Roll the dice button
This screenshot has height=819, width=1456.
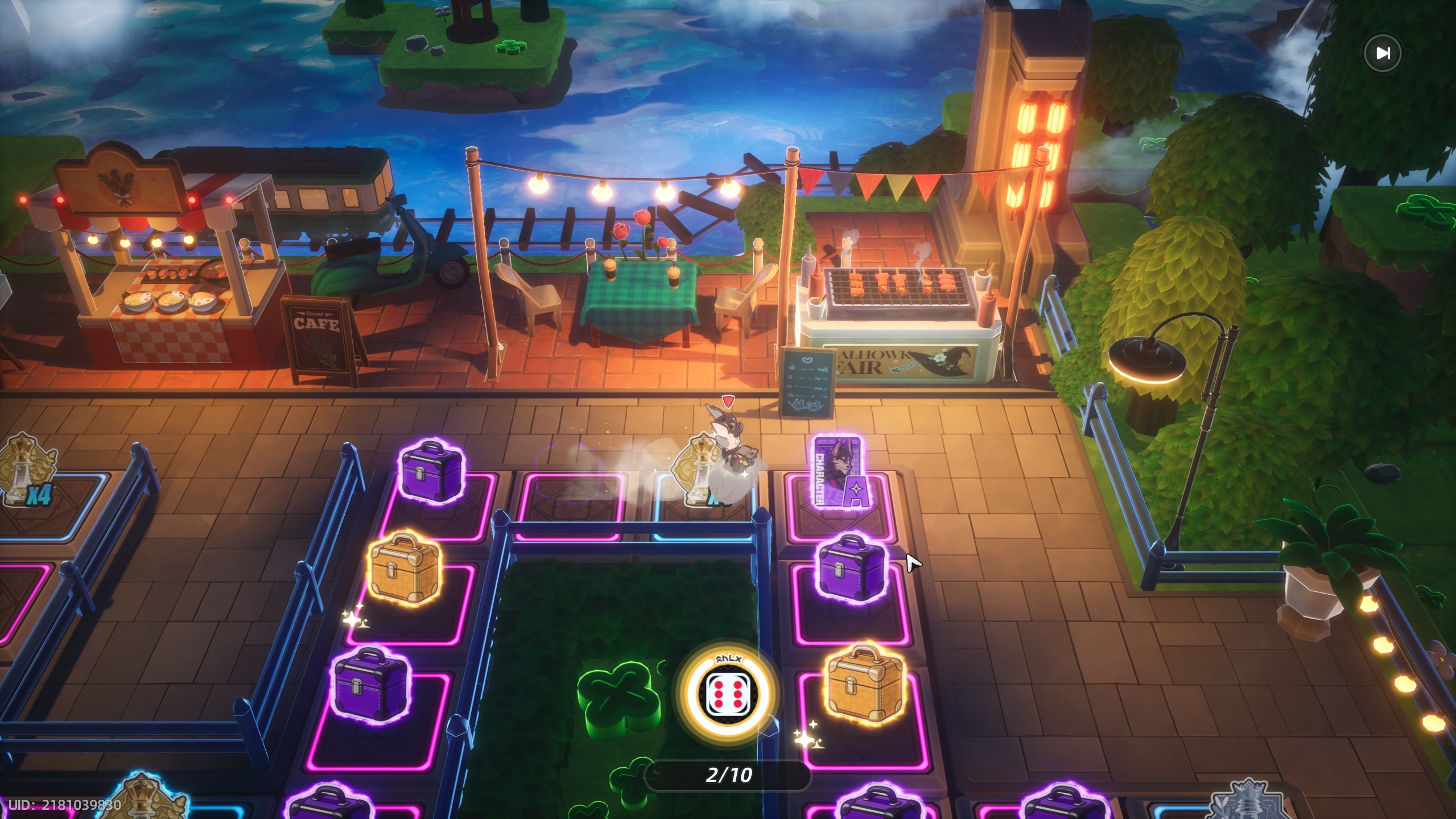pos(728,694)
